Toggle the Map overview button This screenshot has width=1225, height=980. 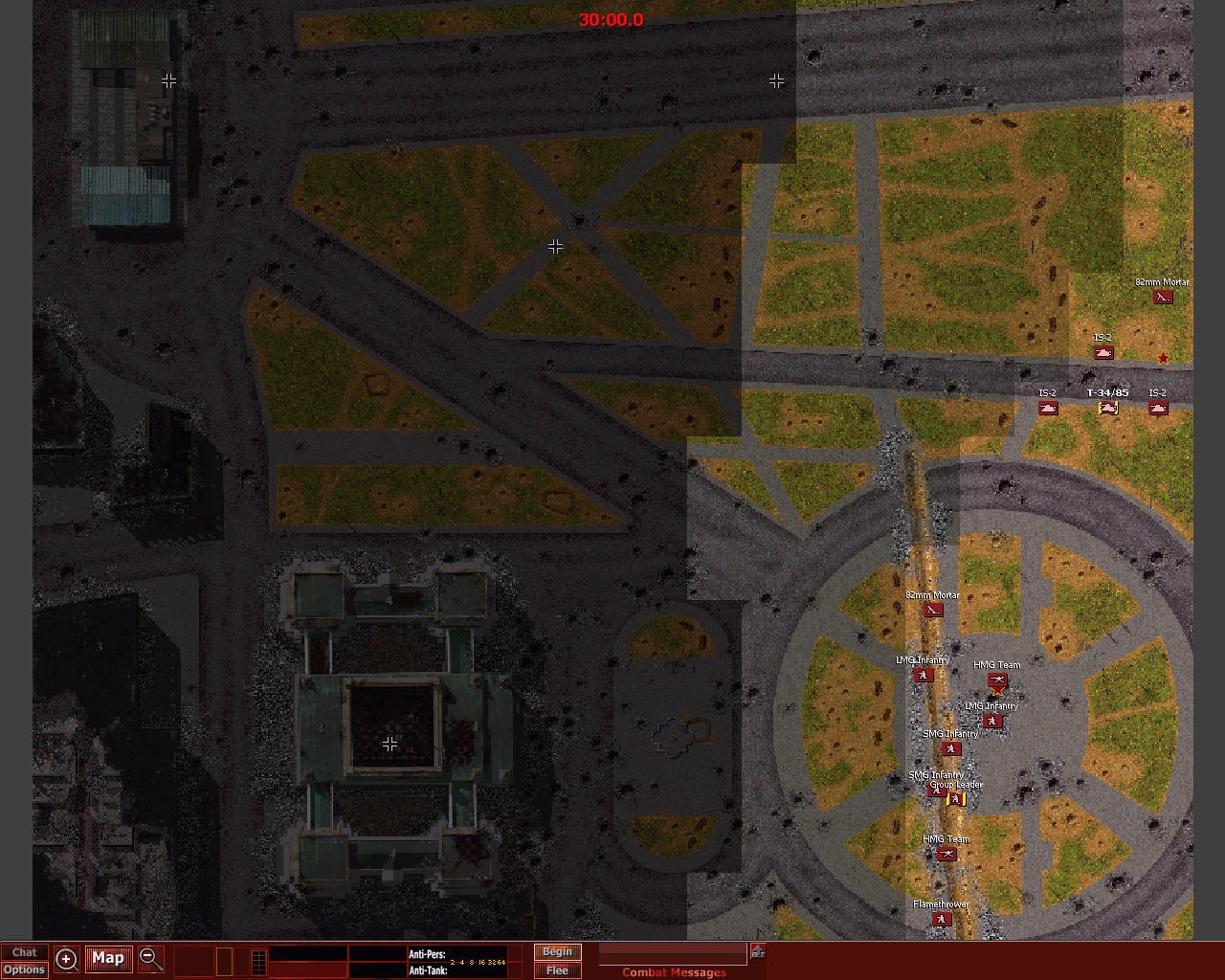(107, 958)
